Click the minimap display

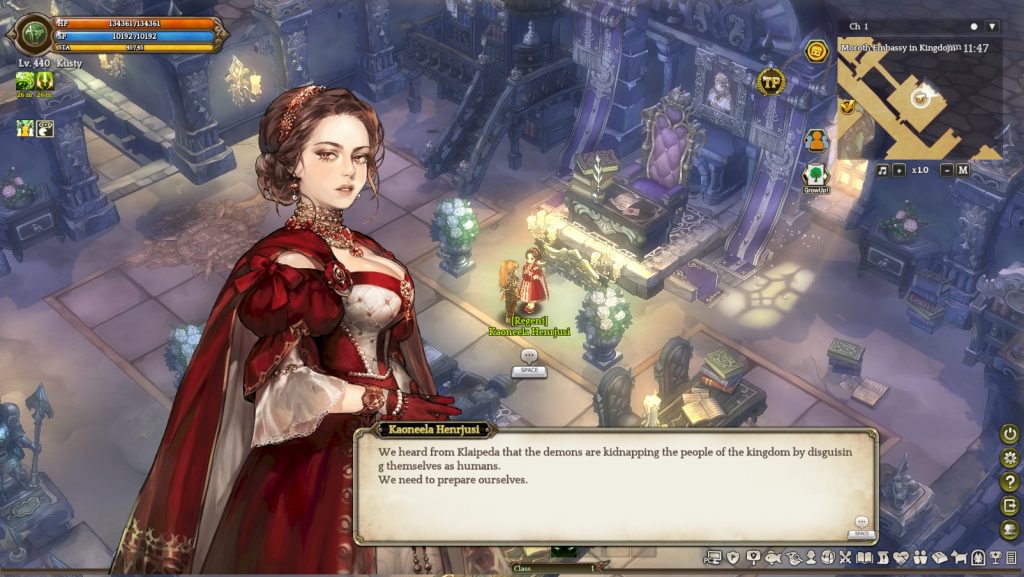pos(919,100)
